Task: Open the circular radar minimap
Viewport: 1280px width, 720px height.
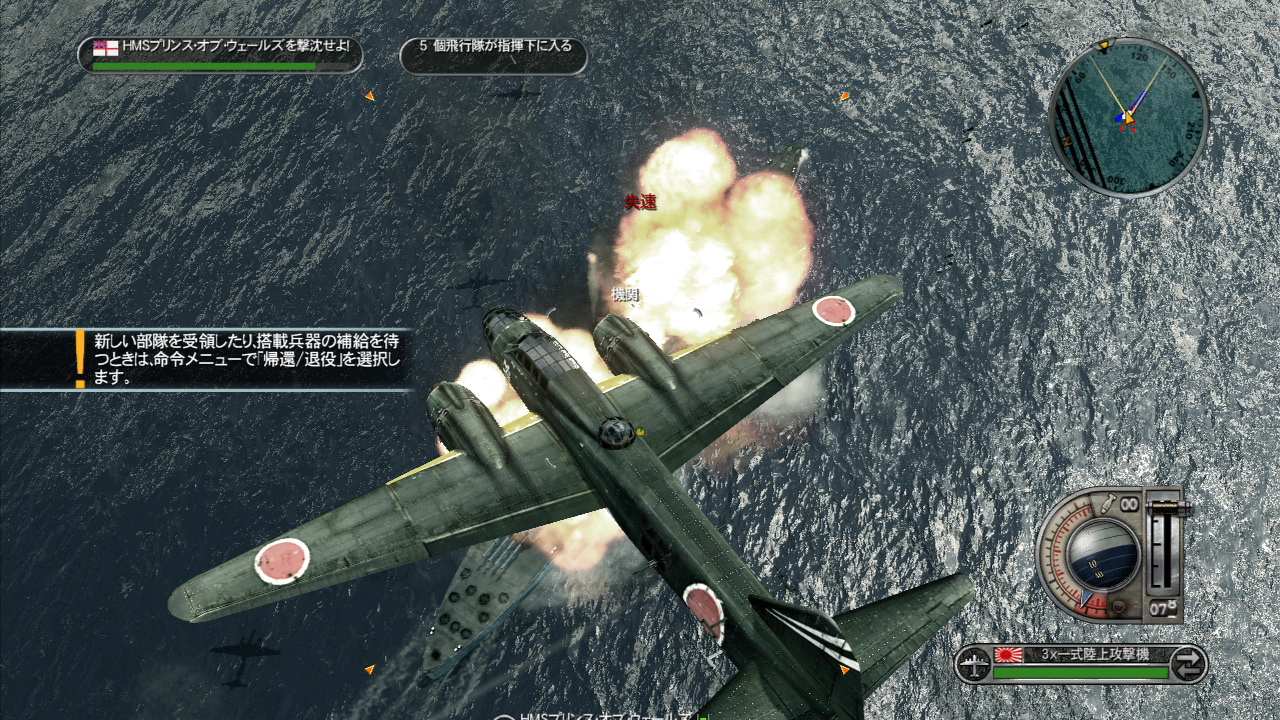Action: coord(1128,117)
